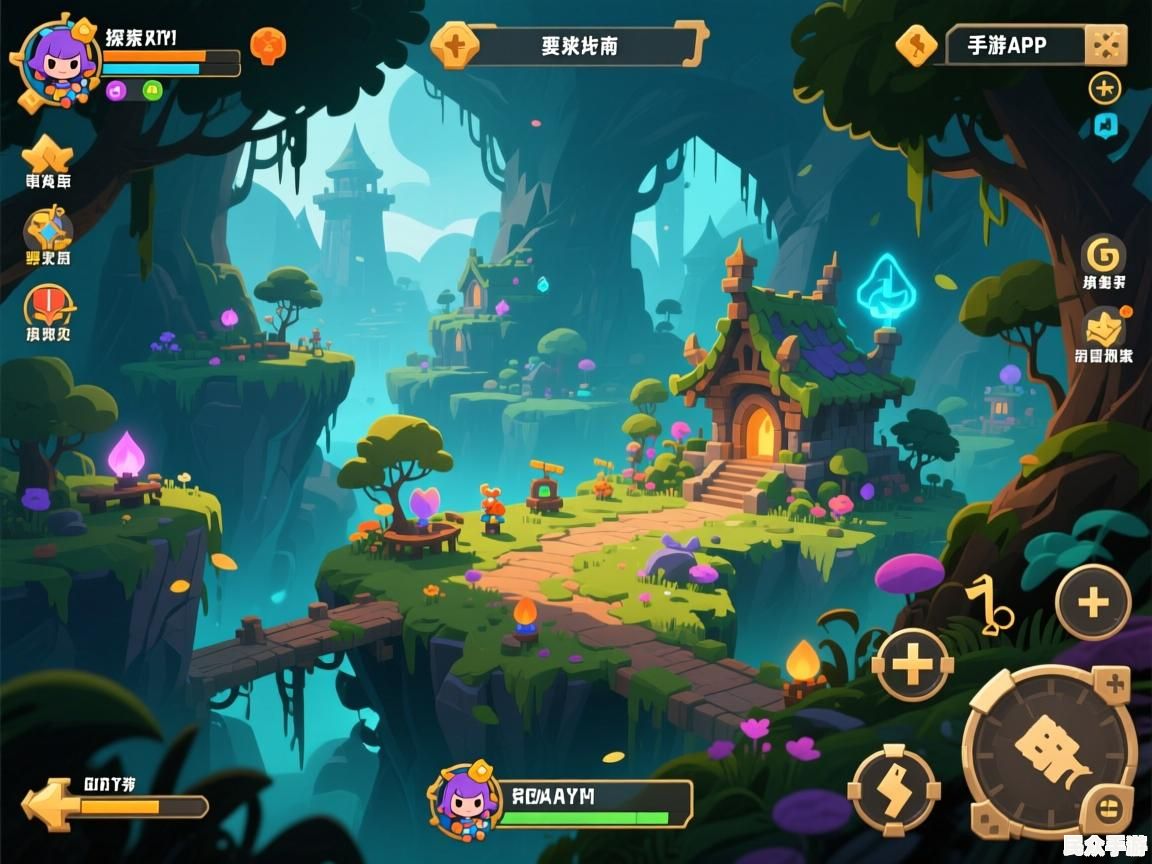Close using the X button on 手游APP banner
This screenshot has width=1152, height=864.
(1106, 45)
